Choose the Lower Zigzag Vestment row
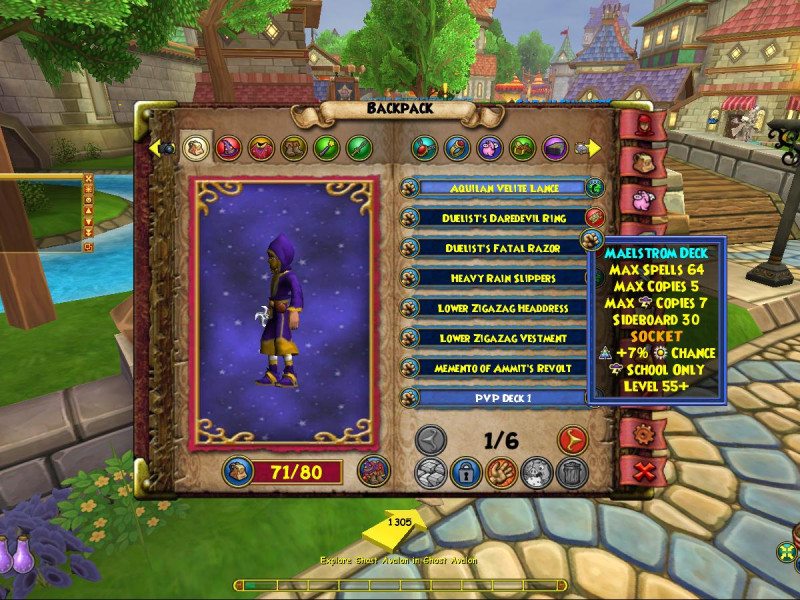This screenshot has width=800, height=600. [x=496, y=338]
